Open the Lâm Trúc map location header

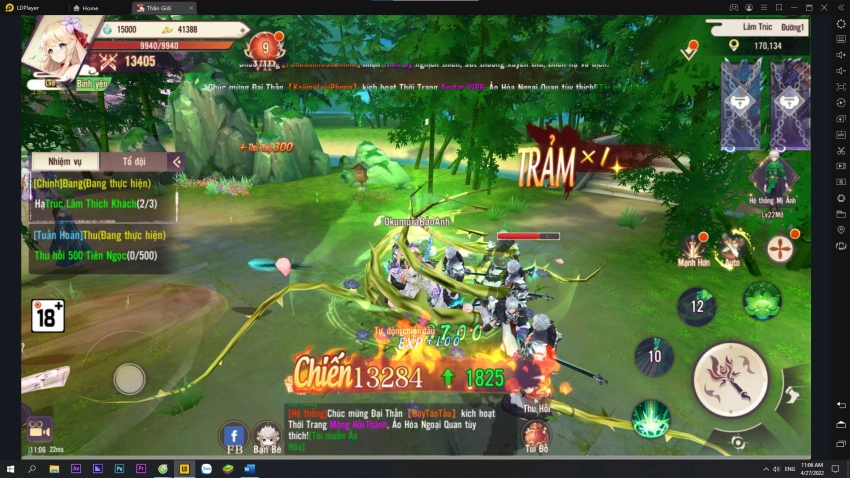coord(756,28)
